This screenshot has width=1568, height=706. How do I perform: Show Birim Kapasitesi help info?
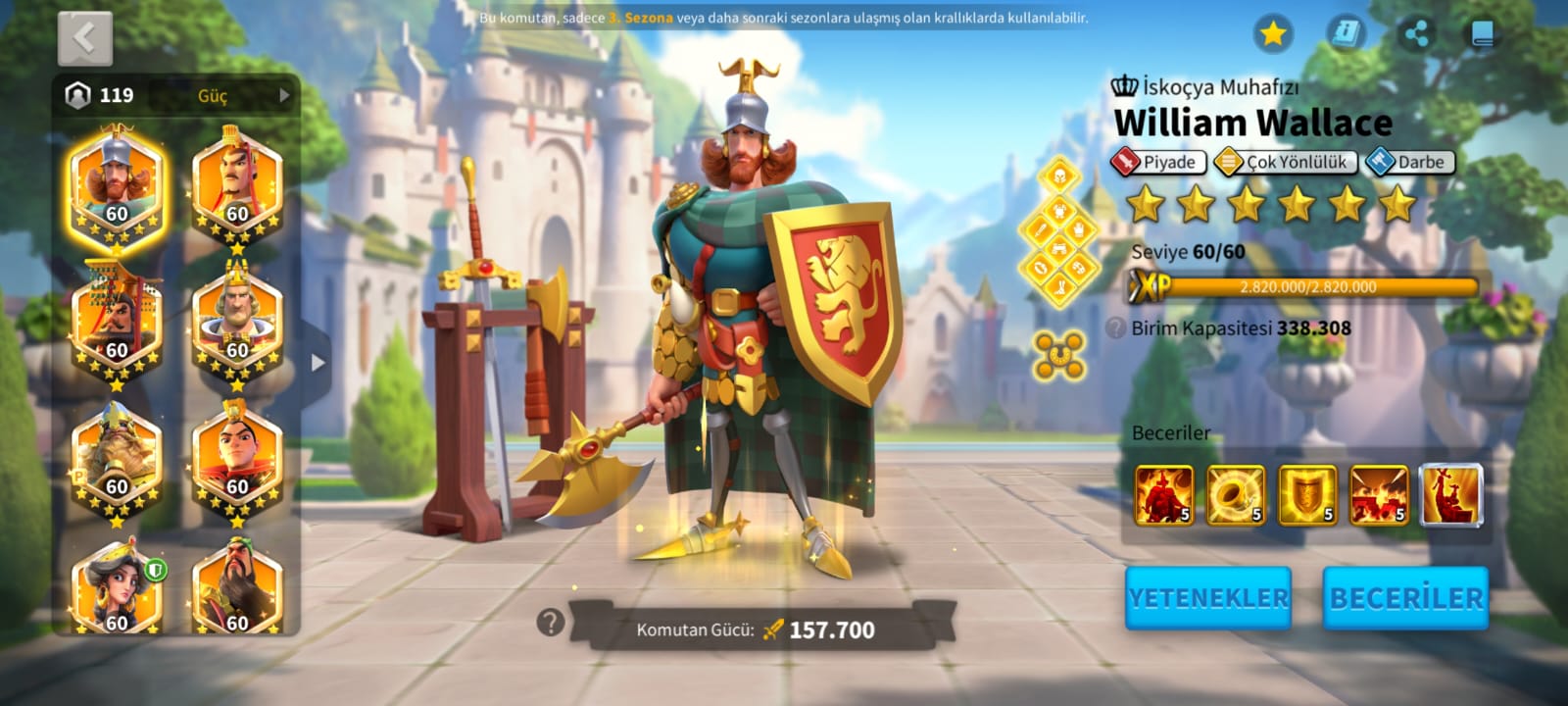pyautogui.click(x=1115, y=328)
